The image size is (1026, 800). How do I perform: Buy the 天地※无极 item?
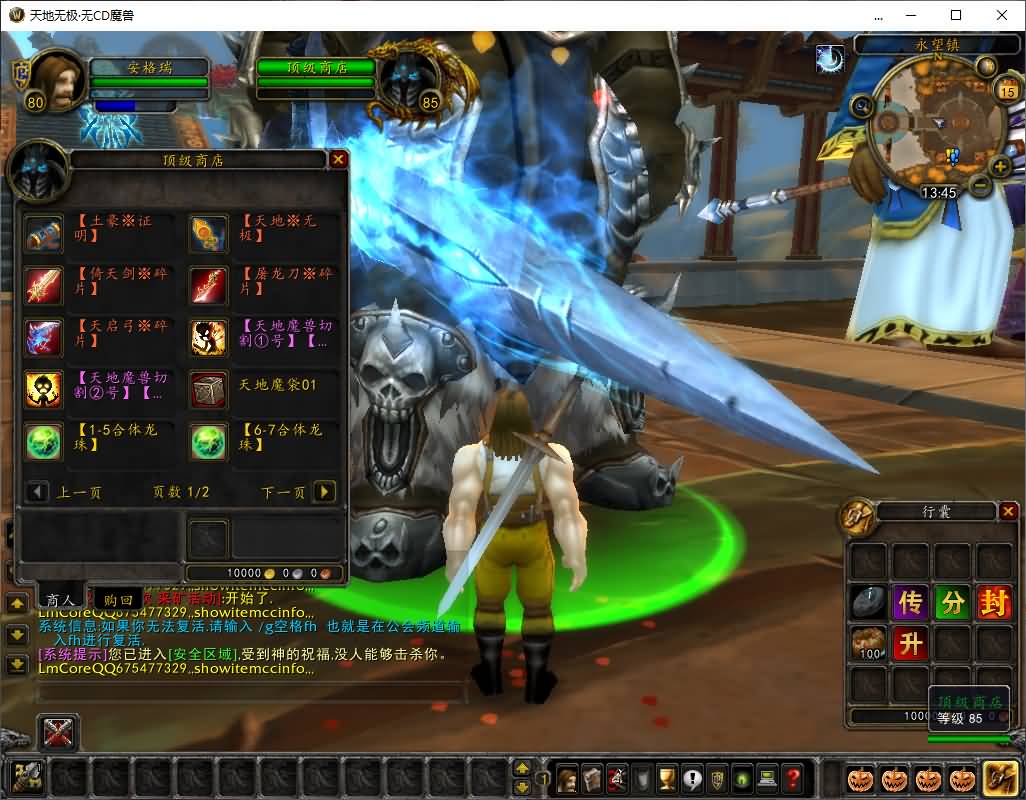point(209,233)
